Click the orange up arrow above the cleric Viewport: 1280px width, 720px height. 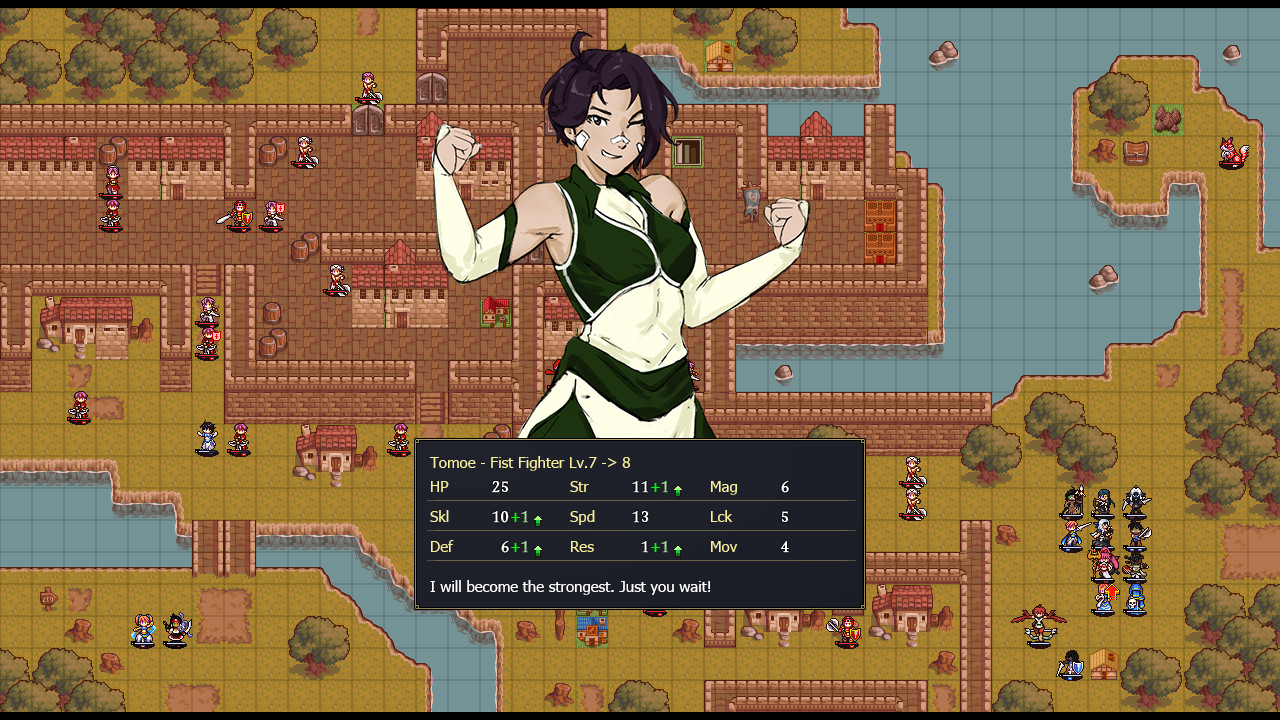[1114, 590]
